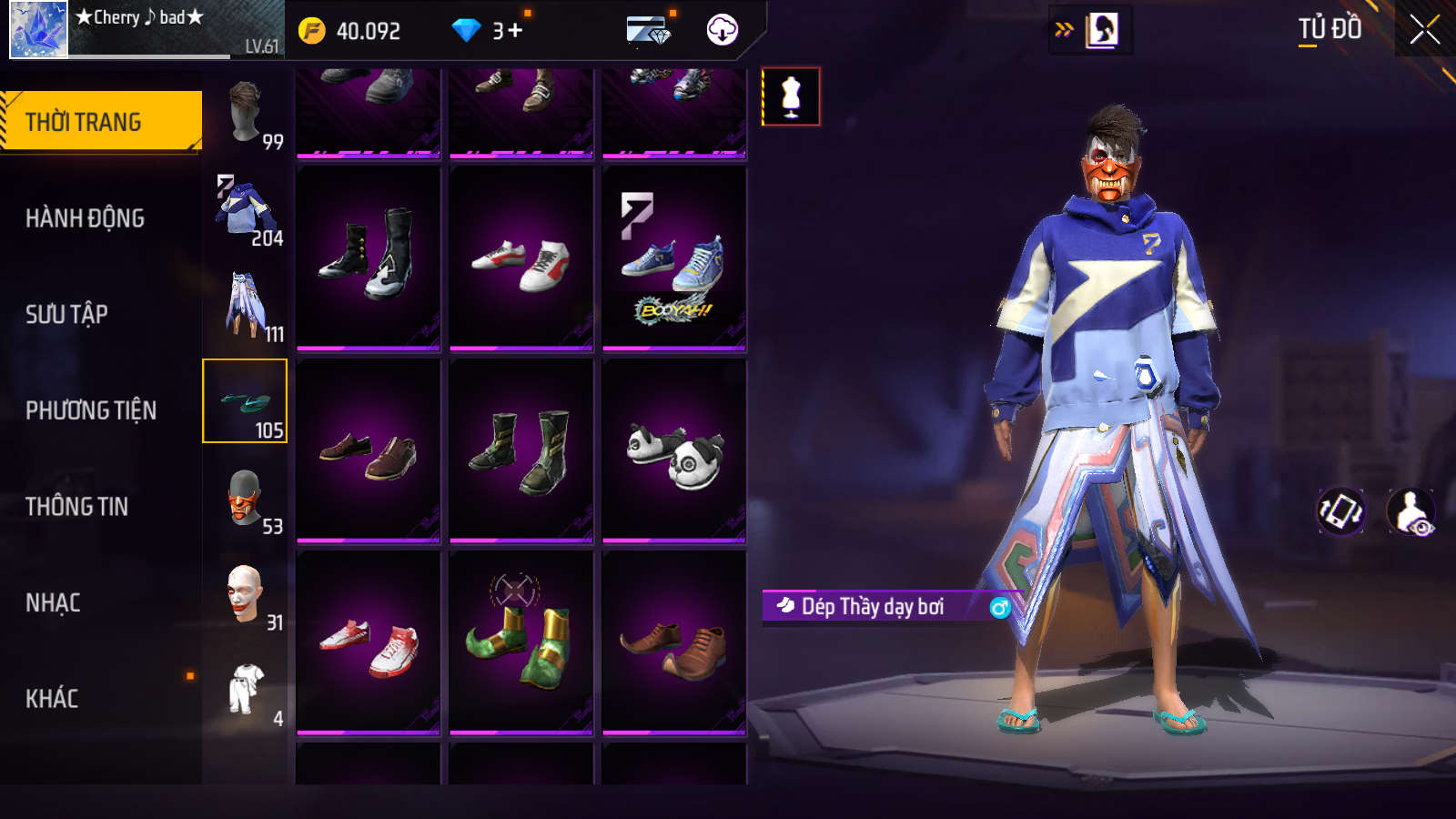Toggle the character visibility eye icon
This screenshot has height=819, width=1456.
click(x=1411, y=511)
